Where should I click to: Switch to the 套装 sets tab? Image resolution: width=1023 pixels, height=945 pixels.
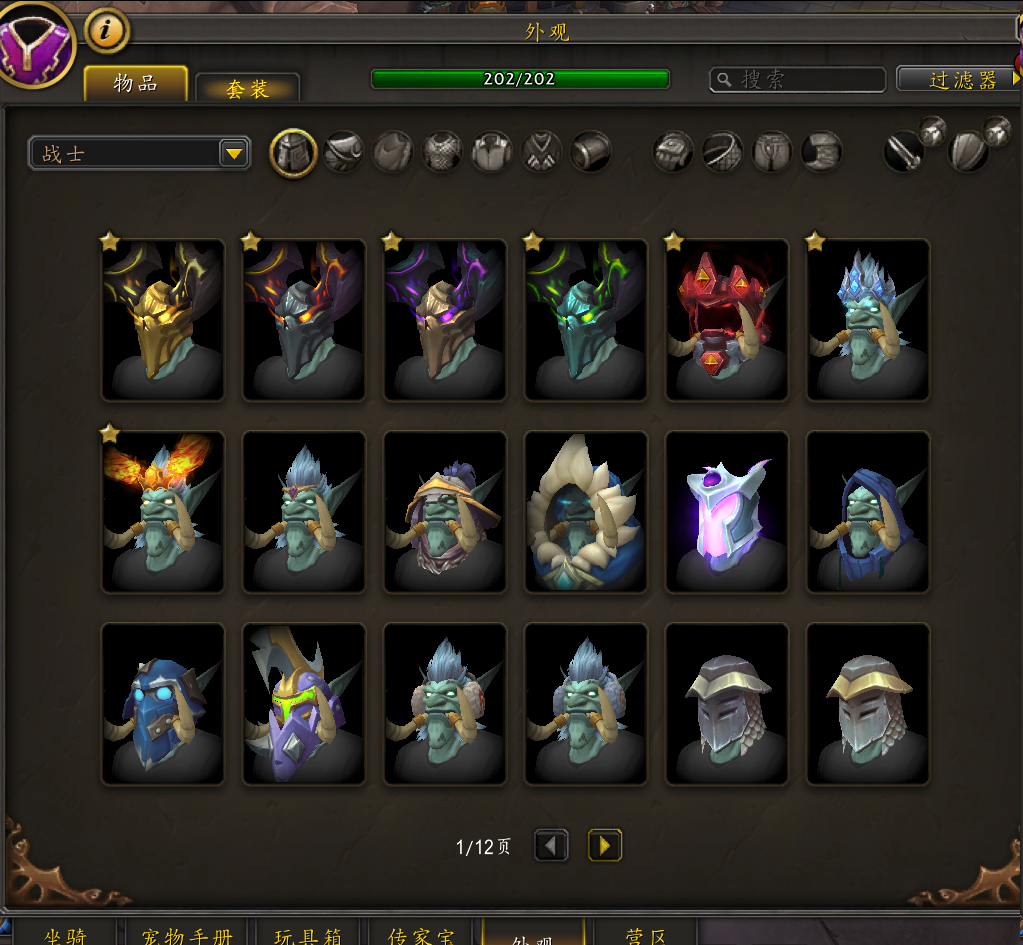click(x=247, y=88)
